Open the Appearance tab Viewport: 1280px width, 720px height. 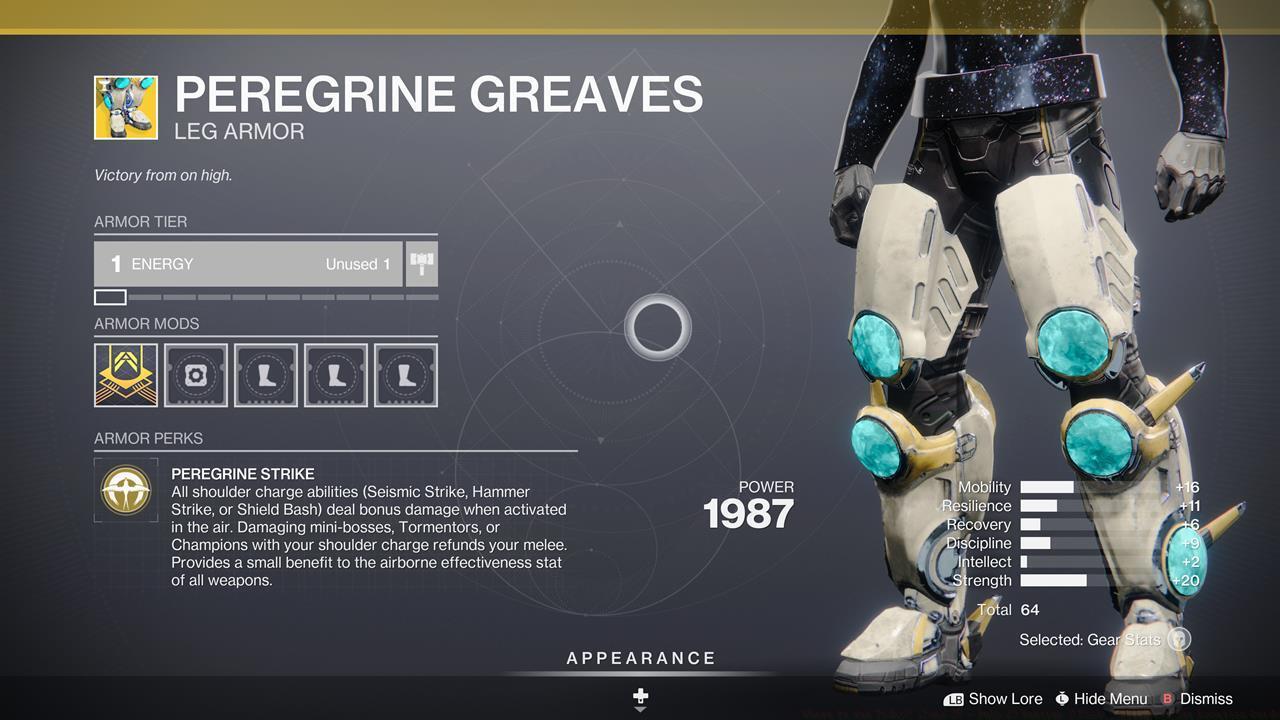tap(640, 658)
